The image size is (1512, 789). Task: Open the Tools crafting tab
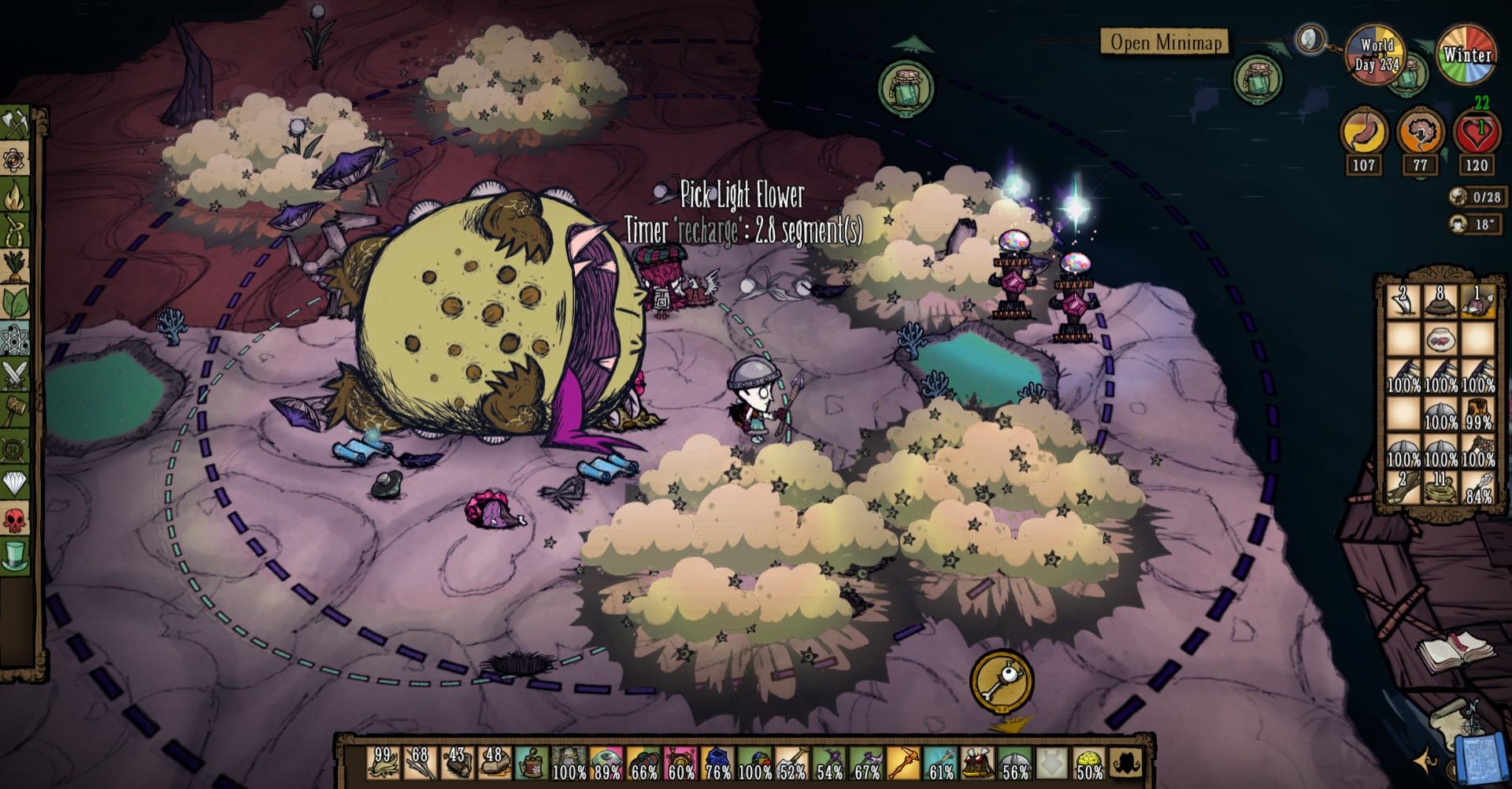[x=16, y=124]
